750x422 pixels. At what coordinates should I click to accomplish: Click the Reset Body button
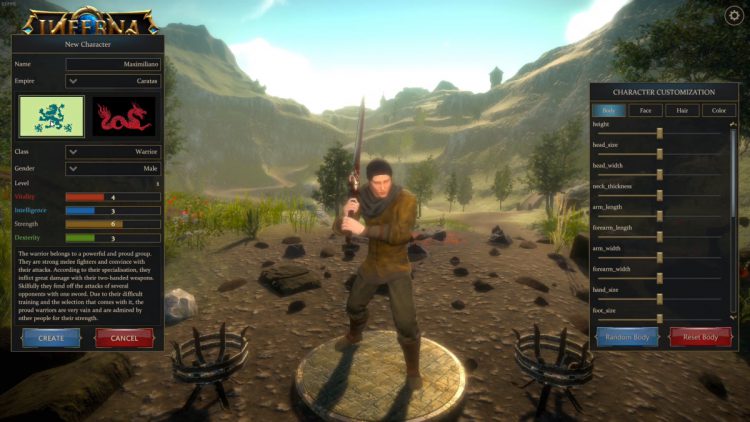pos(701,337)
